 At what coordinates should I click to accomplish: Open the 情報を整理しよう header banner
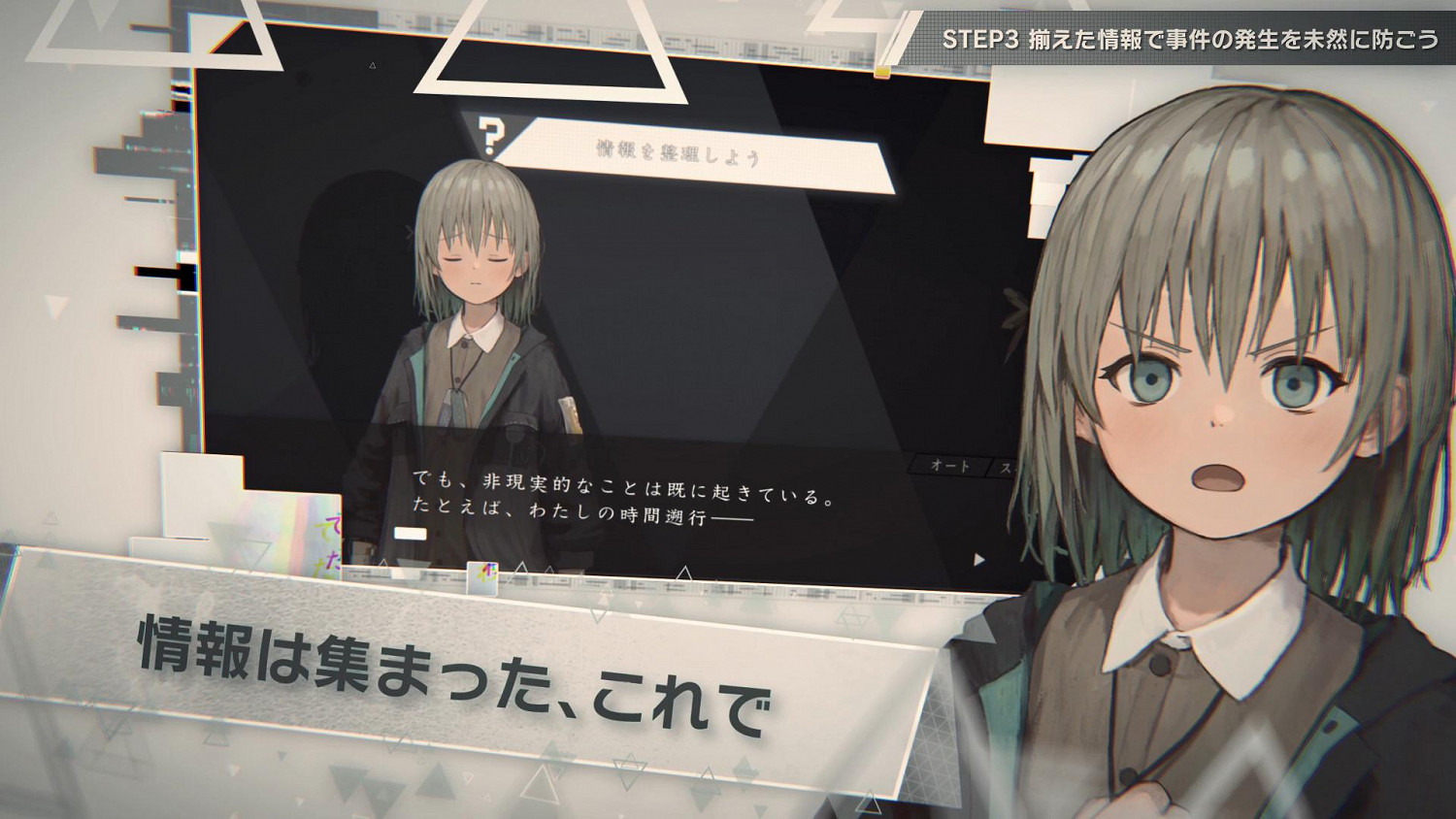(679, 150)
